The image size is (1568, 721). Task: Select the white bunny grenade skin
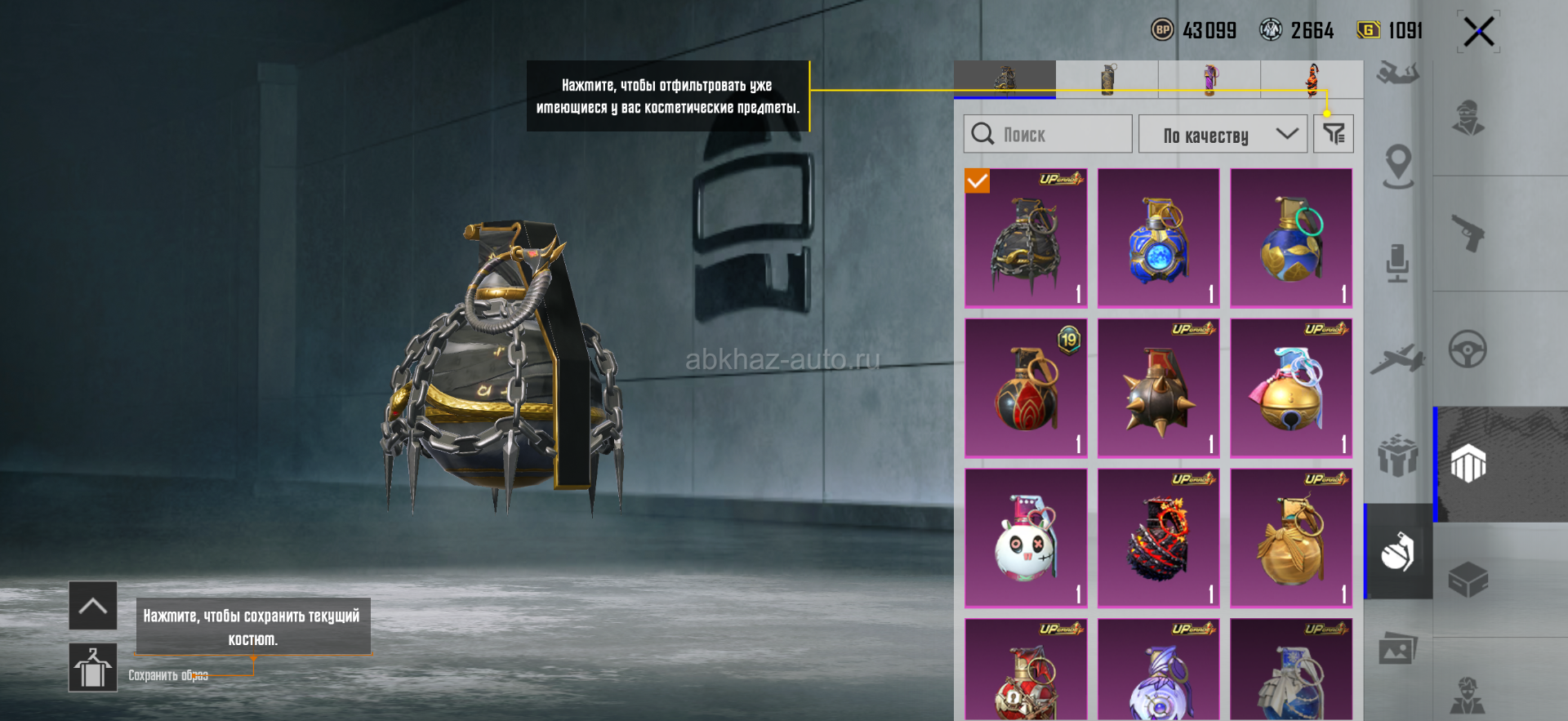[1026, 538]
